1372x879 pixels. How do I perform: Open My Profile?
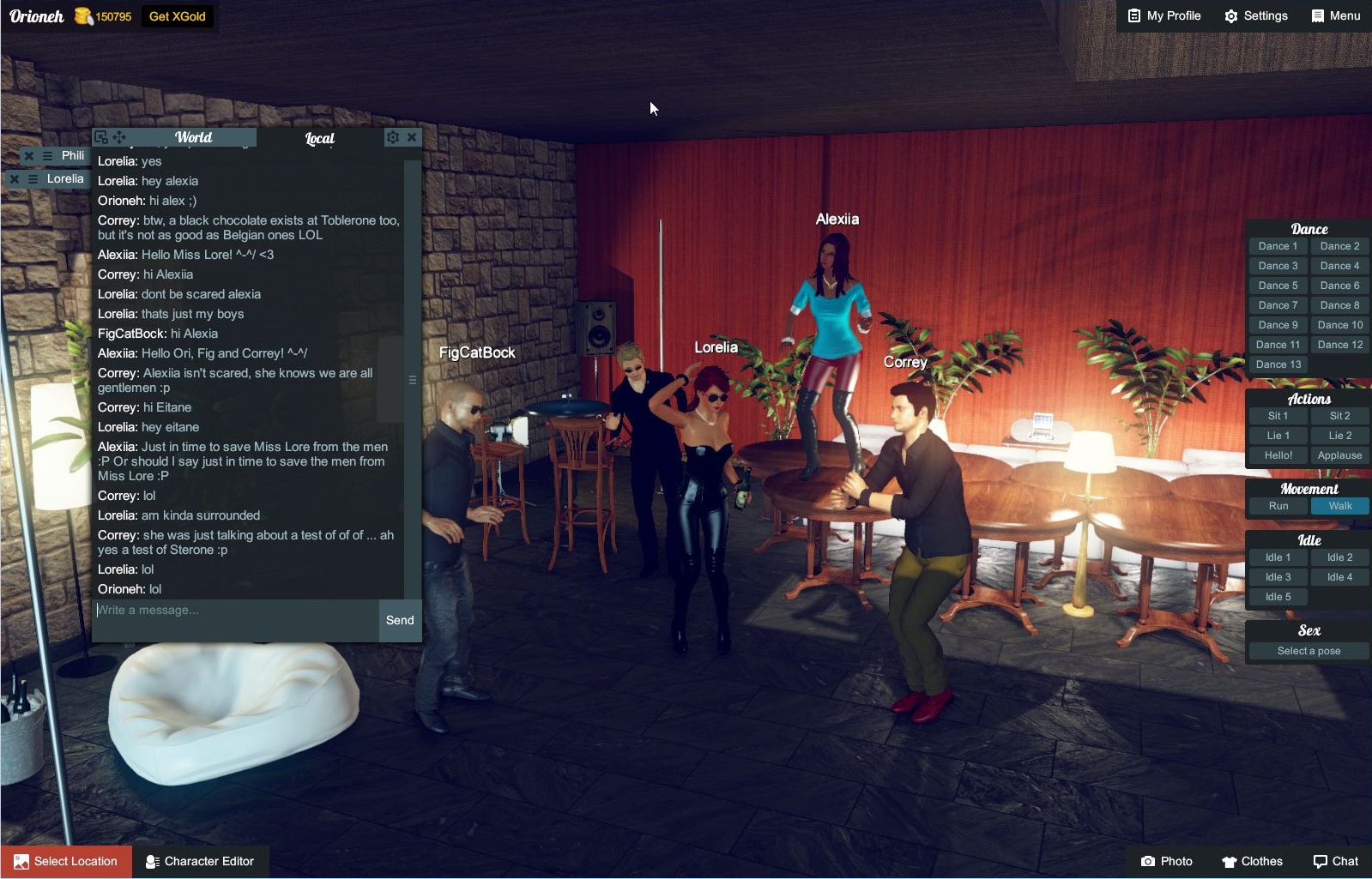click(1163, 15)
